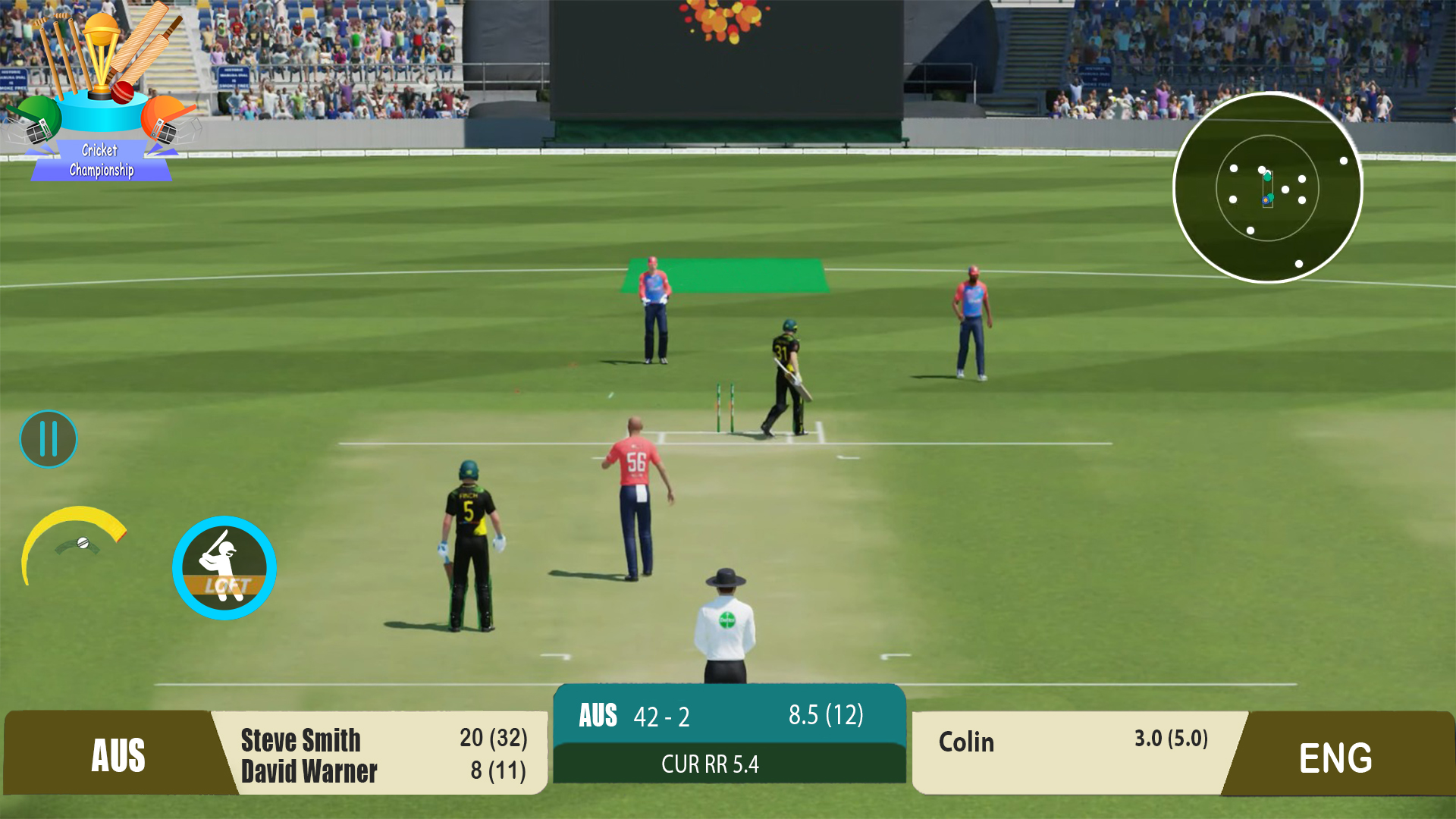Click David Warner's name in the scoreboard
Screen dimensions: 1456x819
pyautogui.click(x=309, y=773)
